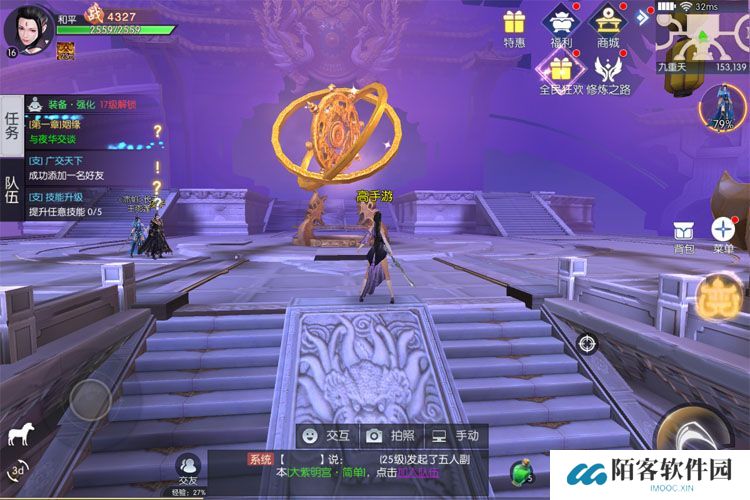The height and width of the screenshot is (500, 750).
Task: Click the white horse mount icon
Action: [x=19, y=434]
